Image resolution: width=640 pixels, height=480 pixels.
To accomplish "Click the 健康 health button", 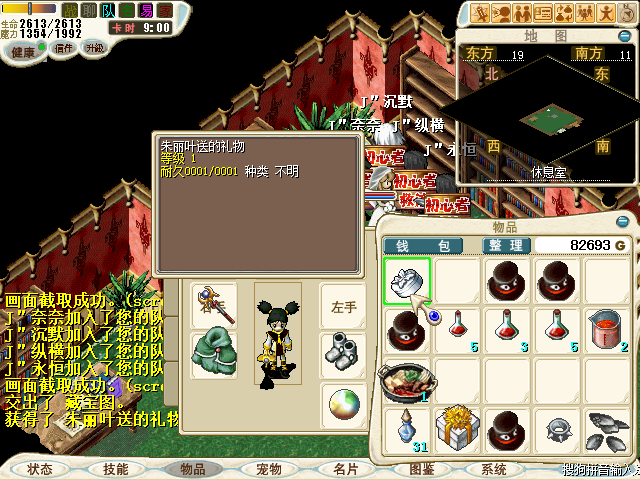I will [22, 49].
